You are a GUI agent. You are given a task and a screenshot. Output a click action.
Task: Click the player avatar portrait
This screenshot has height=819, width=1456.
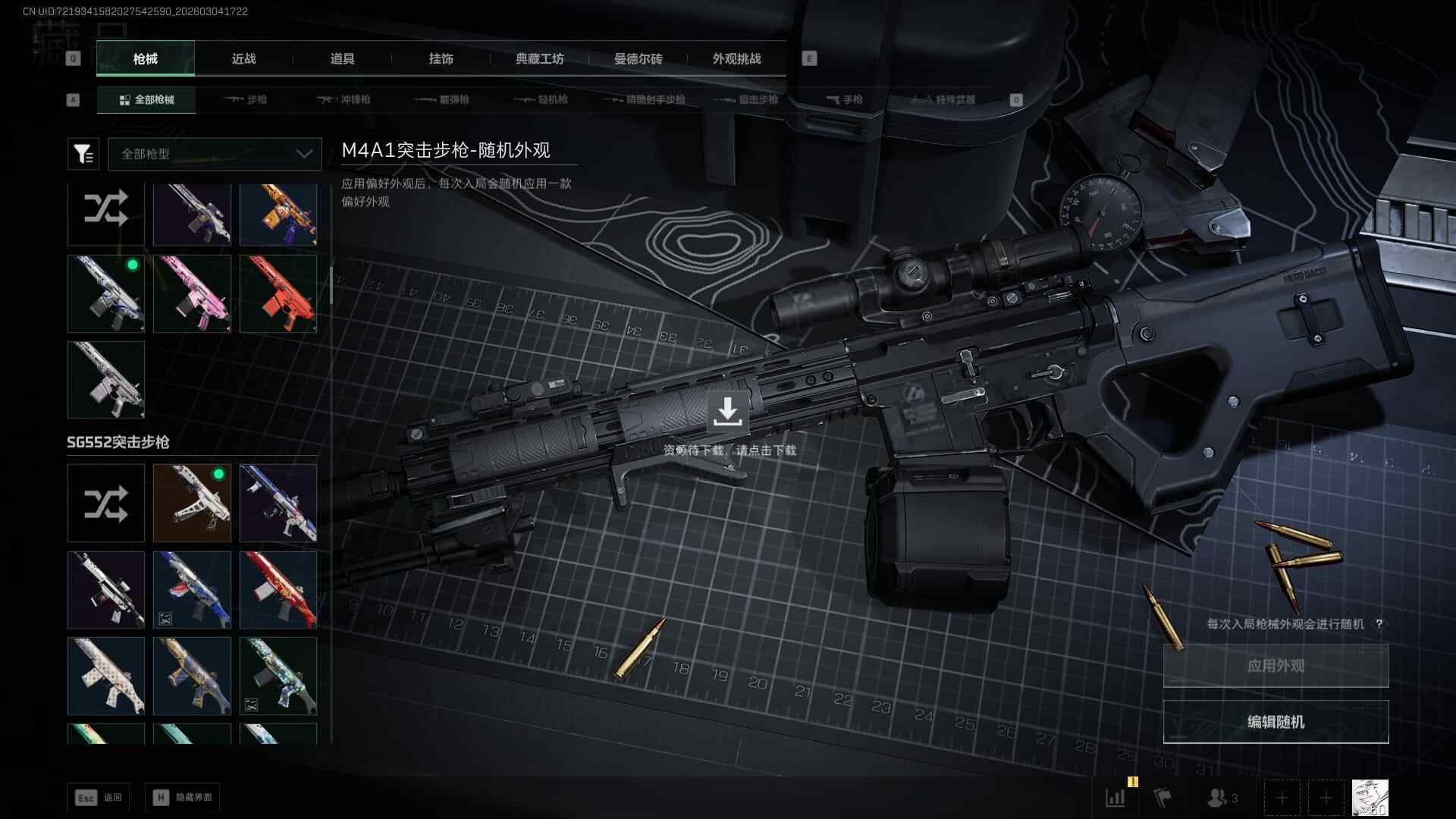click(1370, 798)
